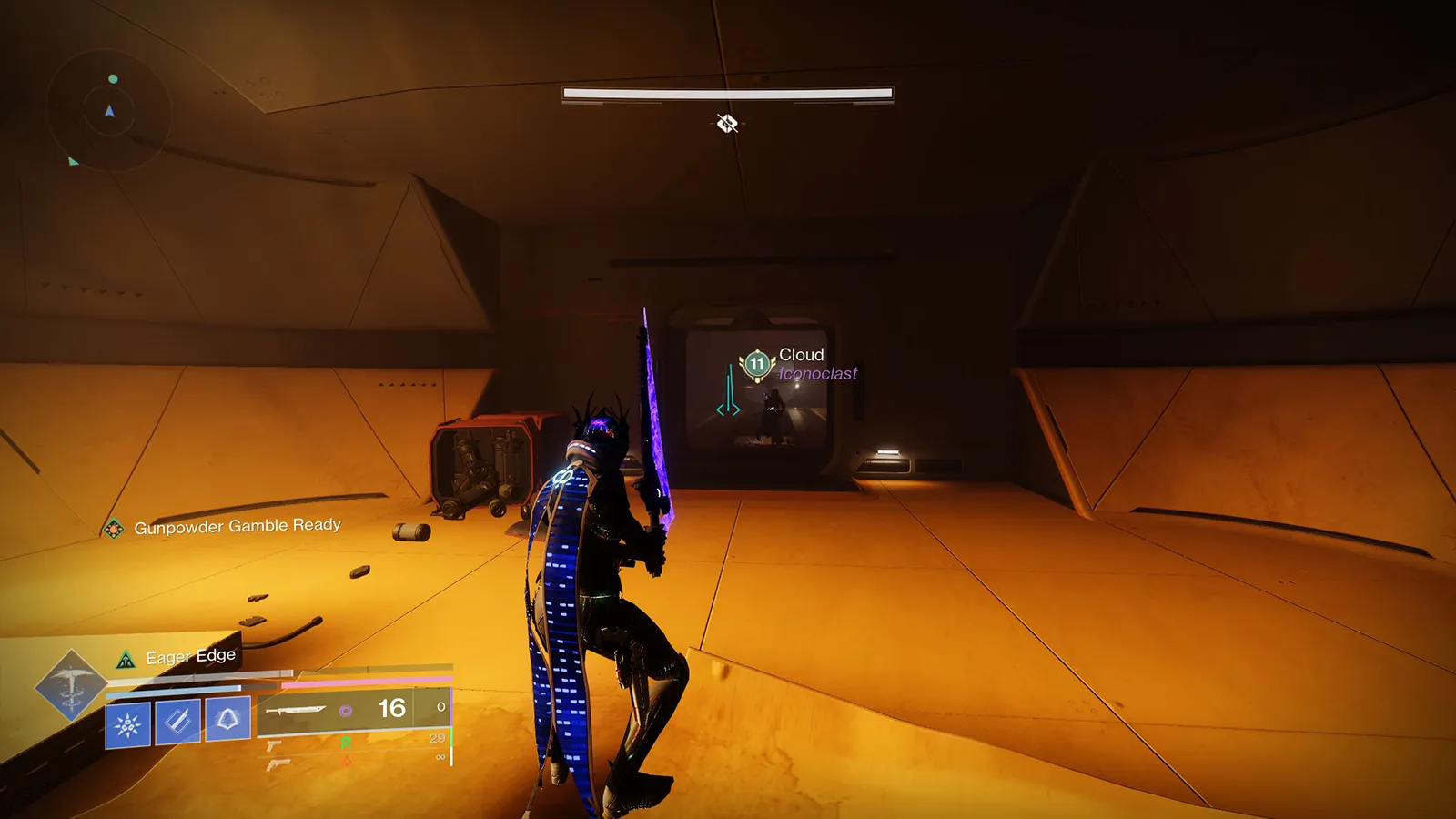The width and height of the screenshot is (1456, 819).
Task: Click the Gunpowder Gamble Ready icon
Action: (114, 528)
